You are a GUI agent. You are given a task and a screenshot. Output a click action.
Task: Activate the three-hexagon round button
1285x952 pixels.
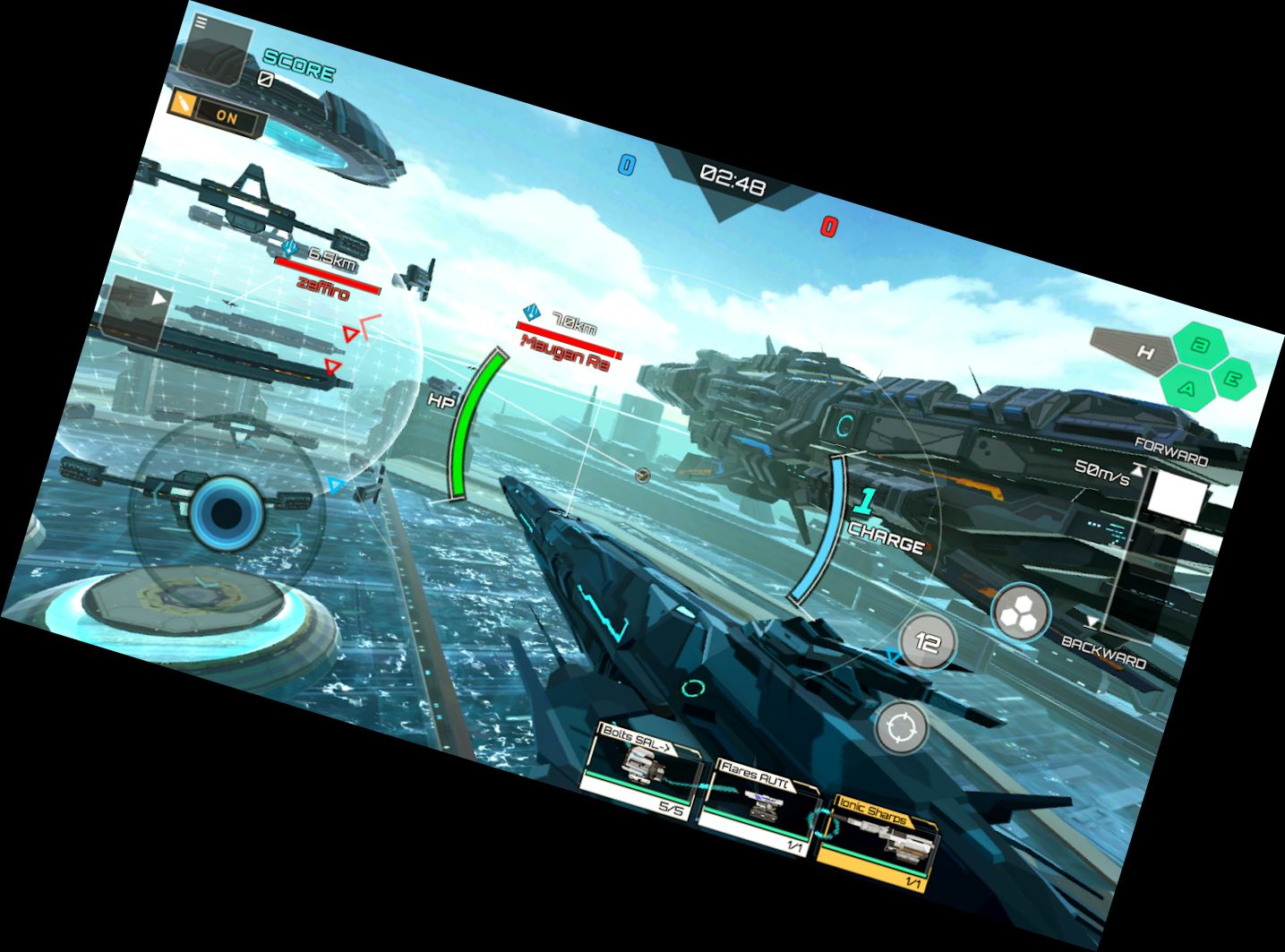coord(1020,613)
